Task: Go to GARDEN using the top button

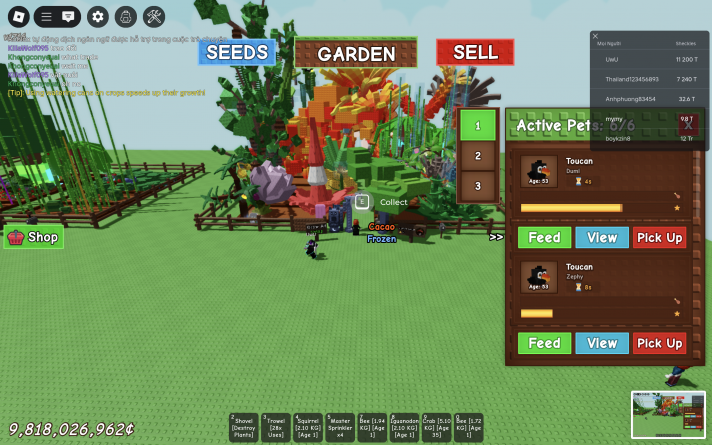Action: pyautogui.click(x=356, y=54)
